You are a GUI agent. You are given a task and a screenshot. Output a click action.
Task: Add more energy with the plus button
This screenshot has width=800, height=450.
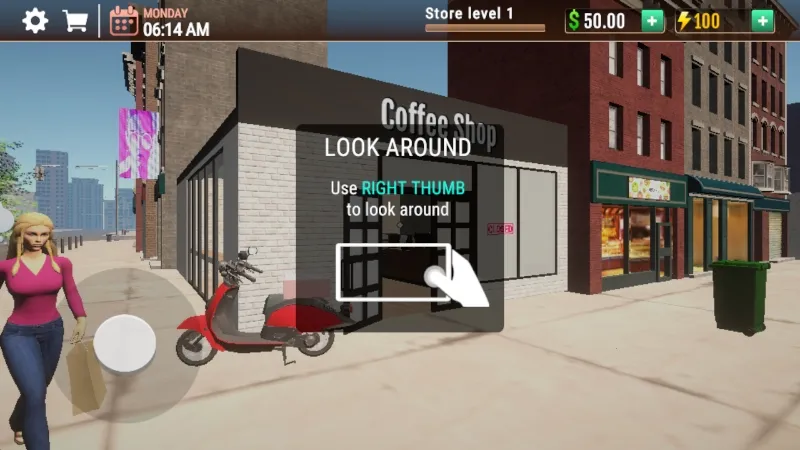(x=762, y=20)
